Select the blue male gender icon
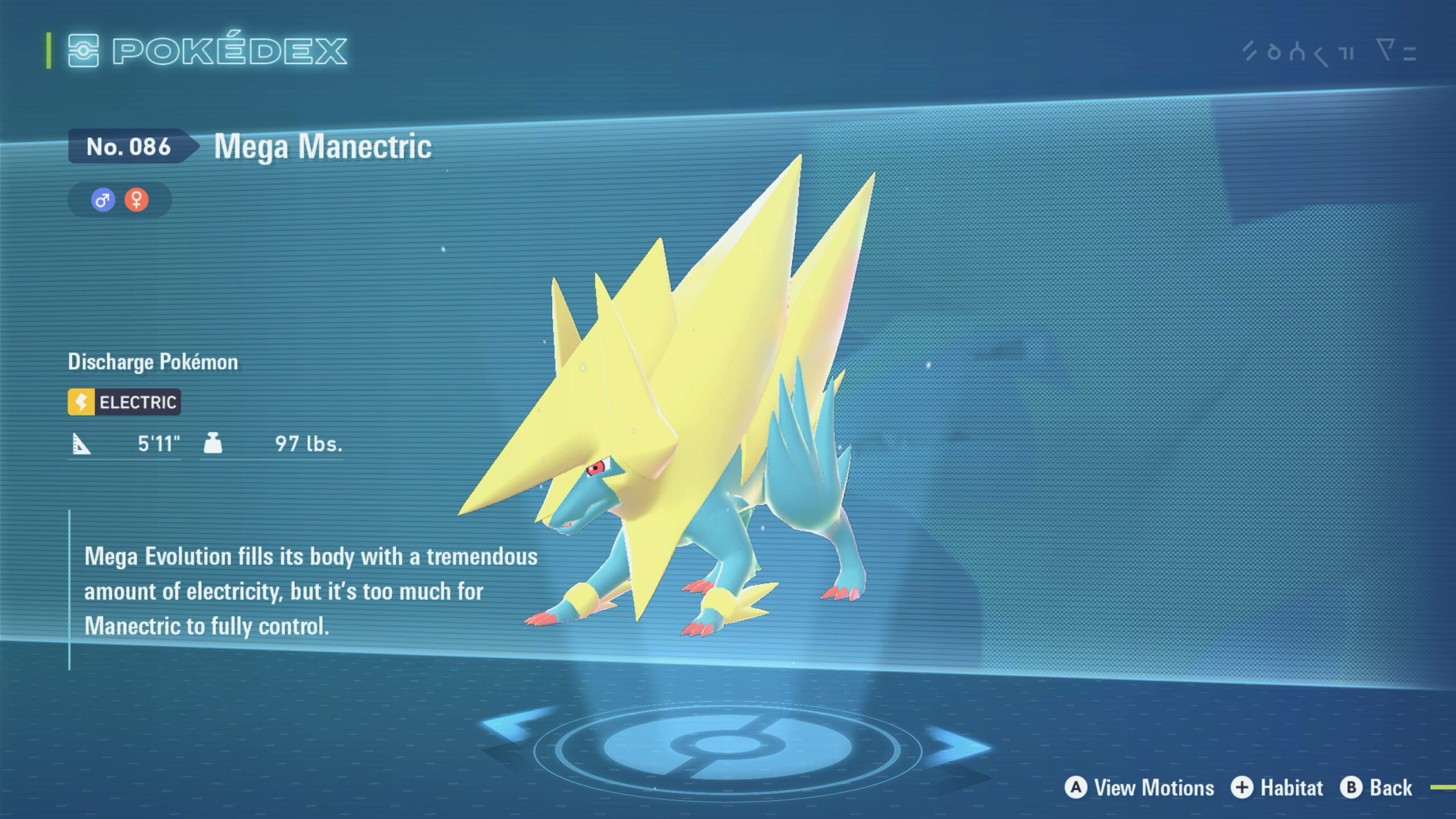Viewport: 1456px width, 819px height. (x=103, y=200)
